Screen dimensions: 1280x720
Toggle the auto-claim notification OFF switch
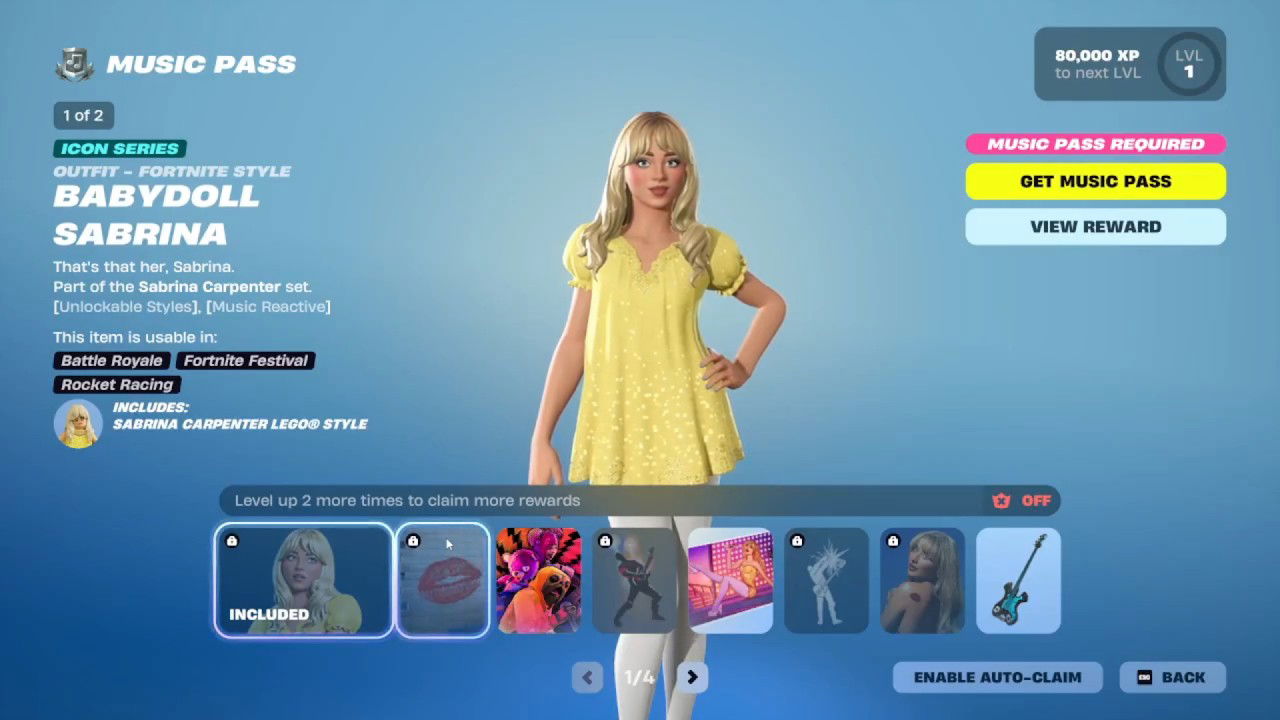(1036, 500)
